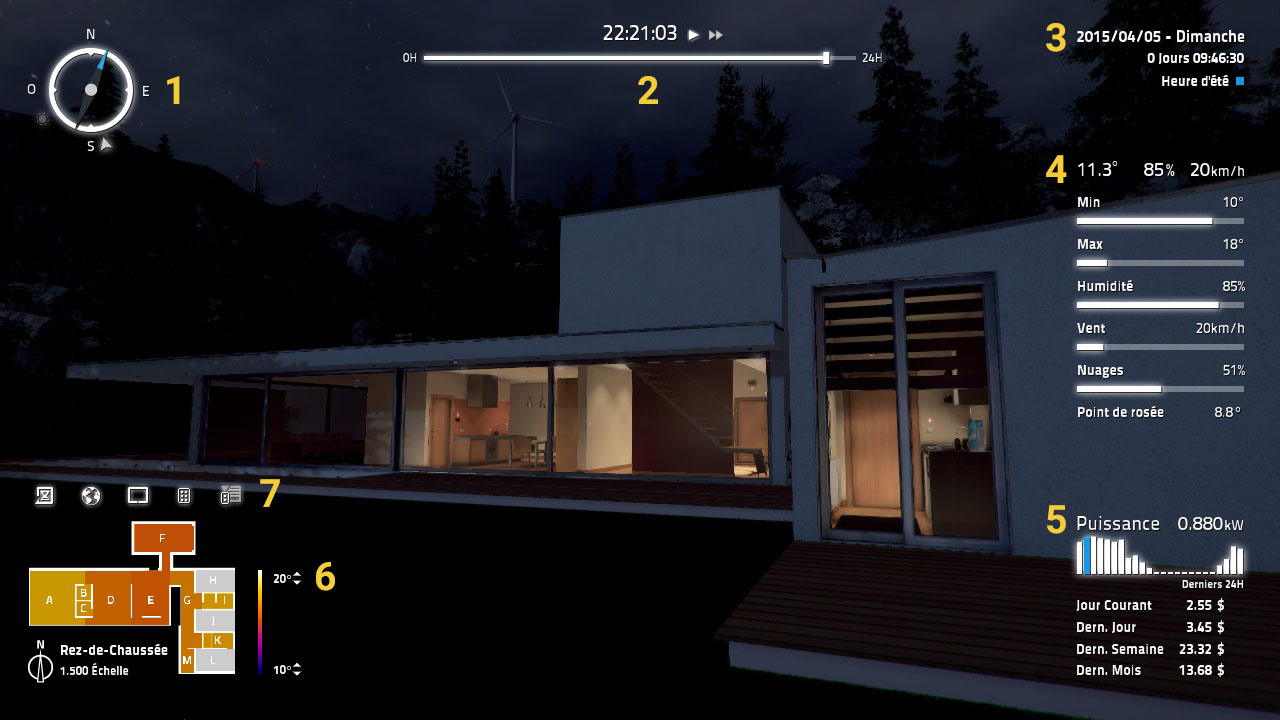Select room F on the floor plan
1280x720 pixels.
click(163, 538)
